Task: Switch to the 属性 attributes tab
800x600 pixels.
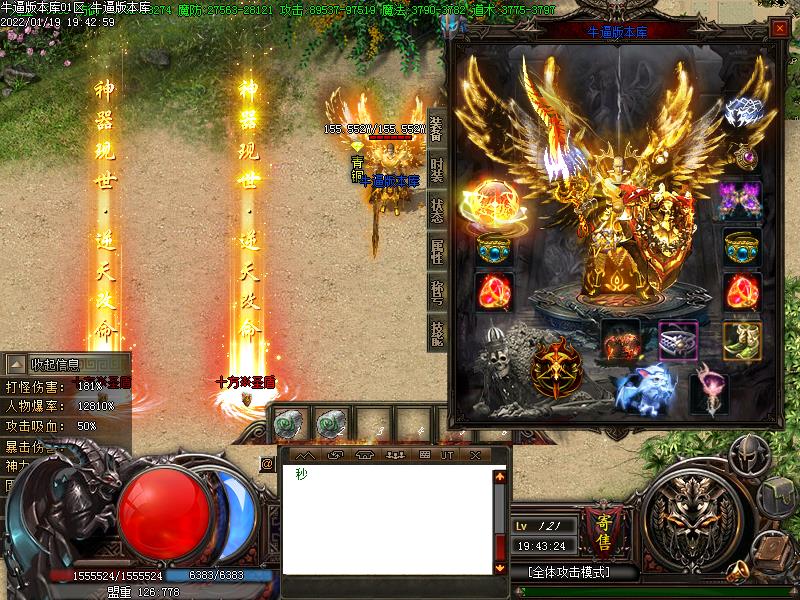Action: pos(437,251)
